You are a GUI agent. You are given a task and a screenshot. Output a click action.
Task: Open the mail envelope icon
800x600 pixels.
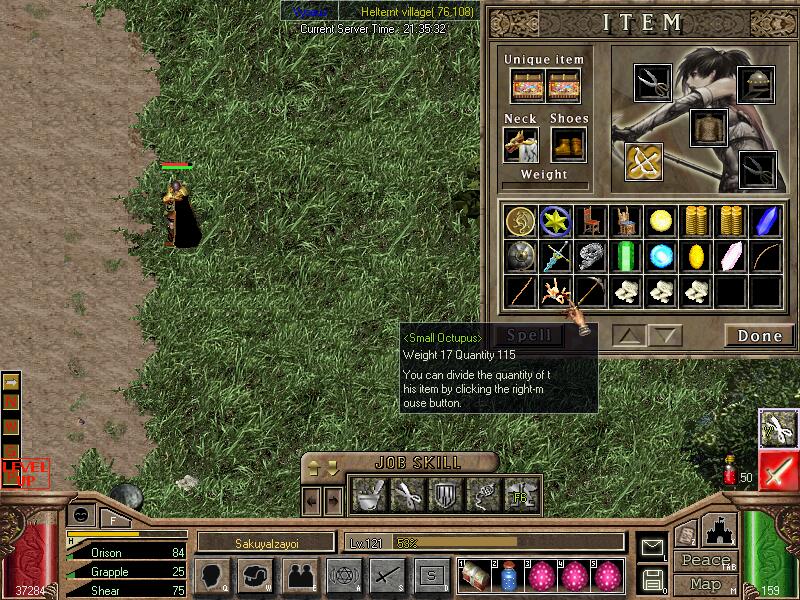(653, 546)
